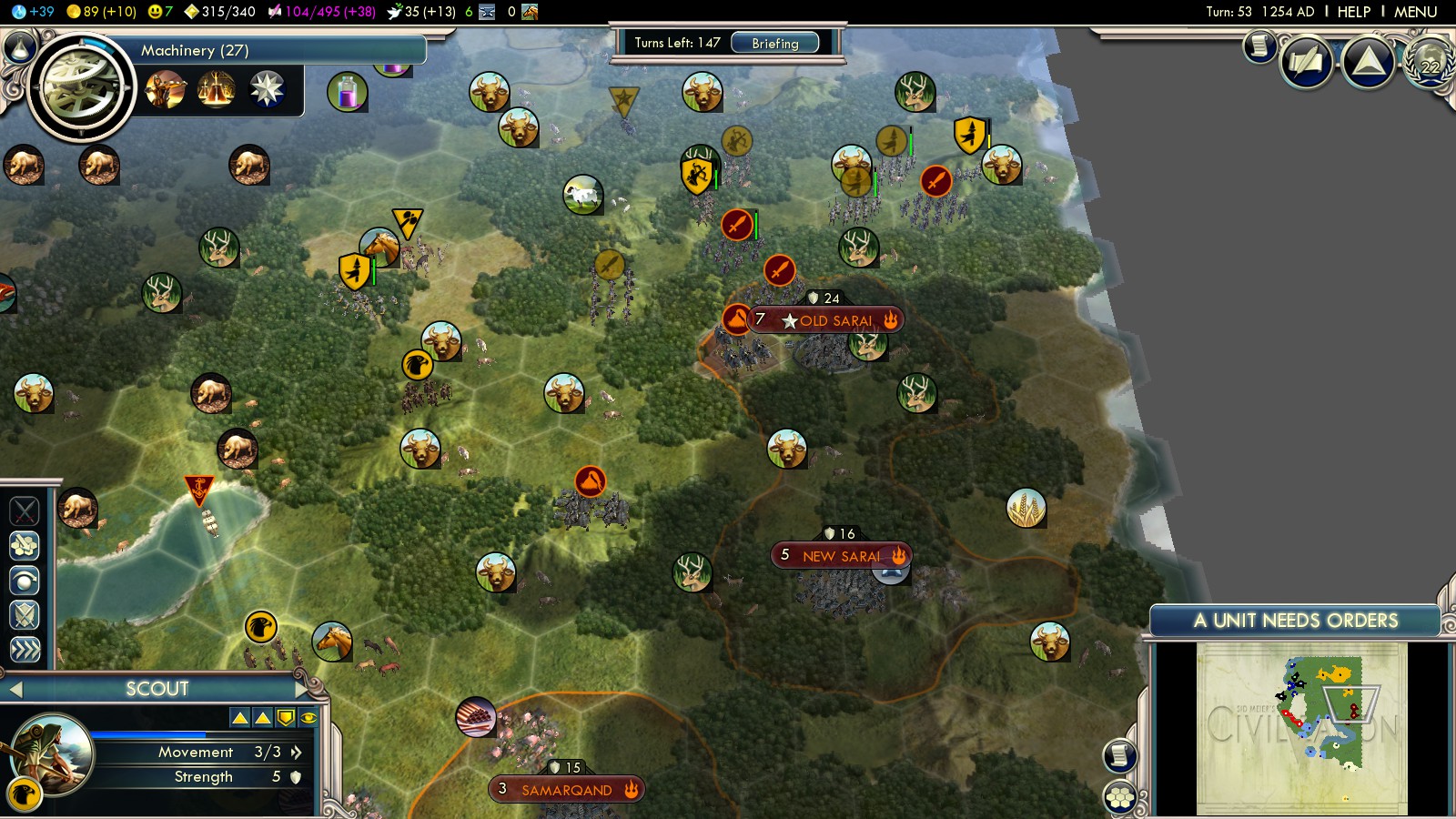Open the HELP Civilopedia link
Viewport: 1456px width, 819px height.
(x=1353, y=12)
